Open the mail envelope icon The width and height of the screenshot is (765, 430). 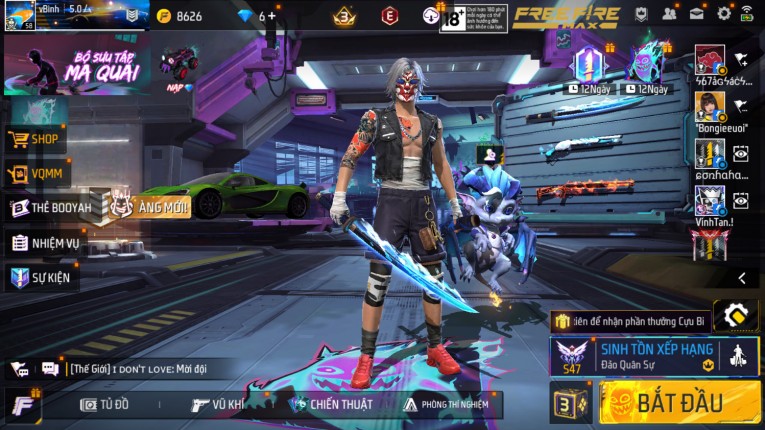pyautogui.click(x=696, y=14)
